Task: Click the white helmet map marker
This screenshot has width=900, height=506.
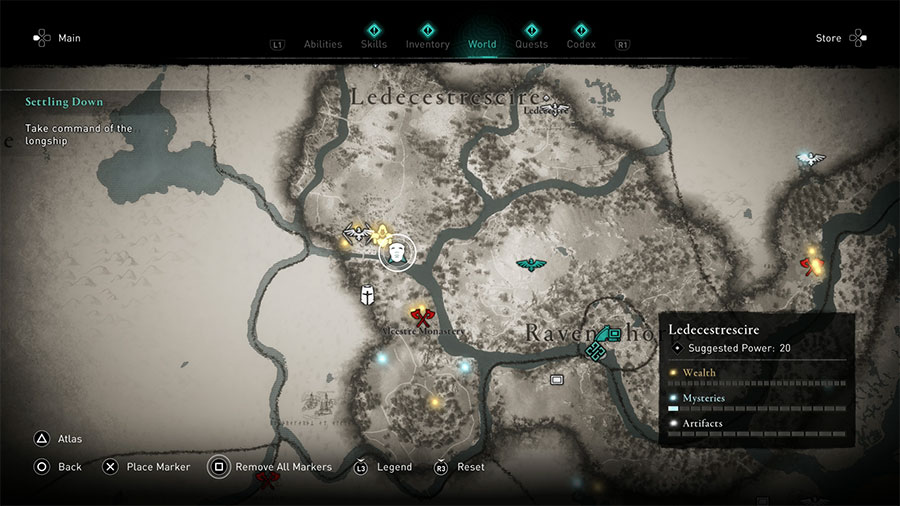Action: point(369,295)
